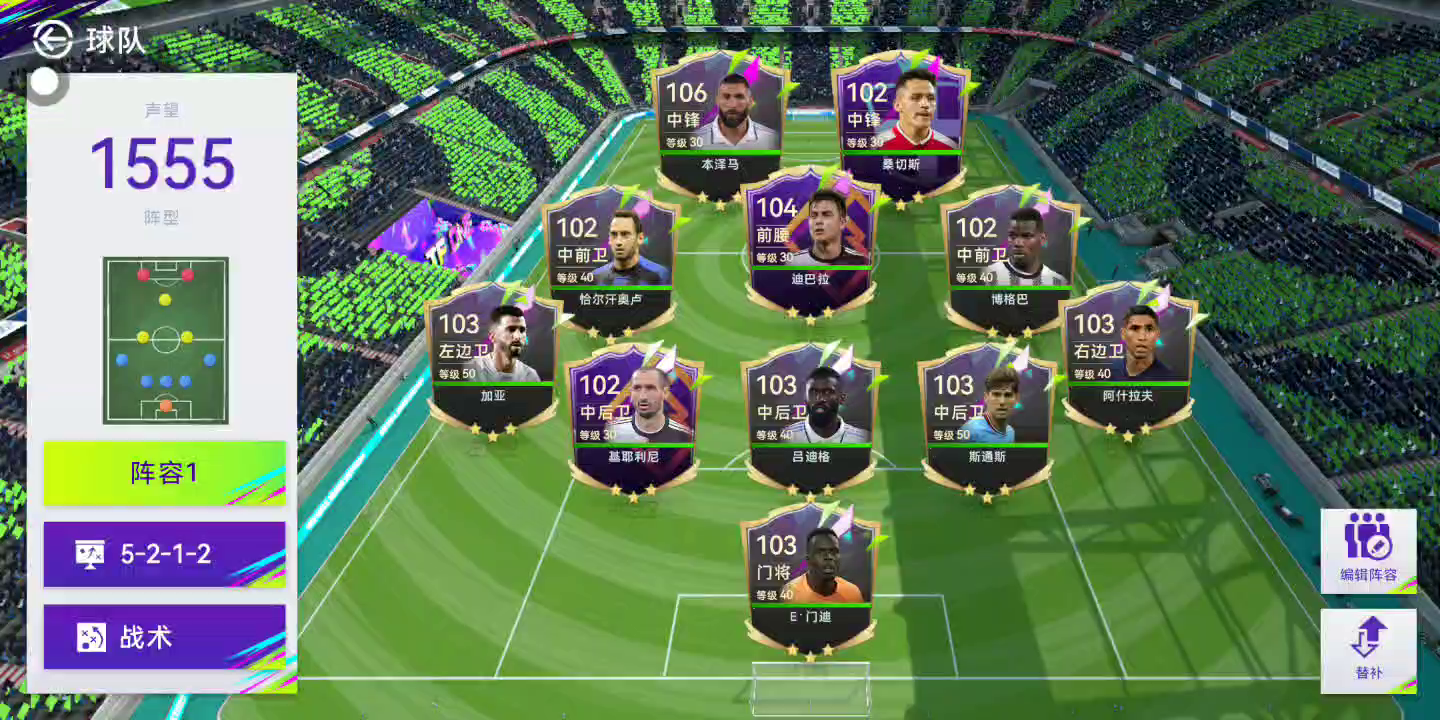Screen dimensions: 1440x720
Task: Select the 阵容1 lineup button
Action: [165, 473]
